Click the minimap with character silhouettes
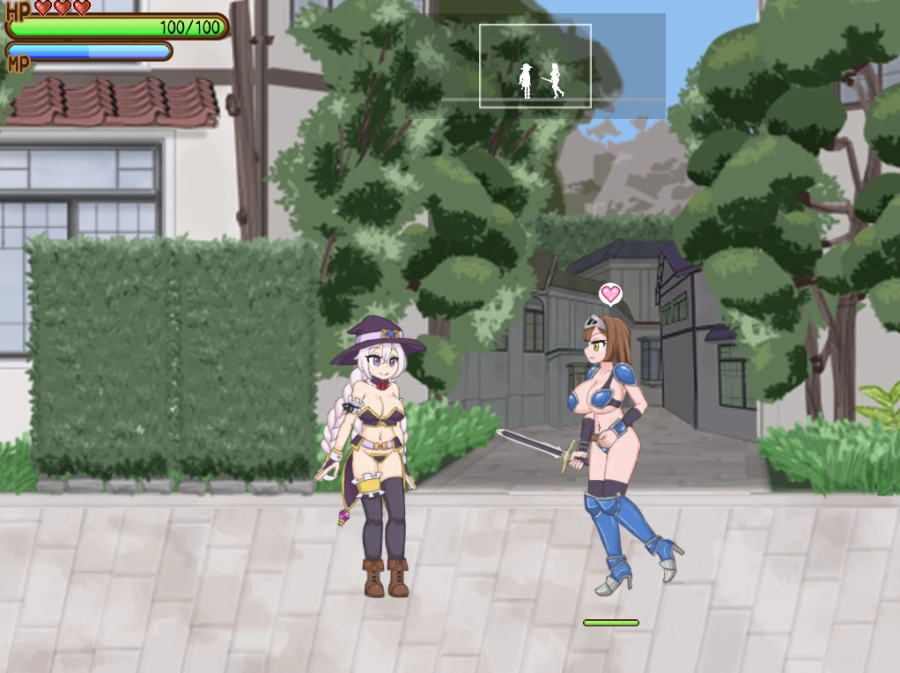900x673 pixels. coord(535,66)
